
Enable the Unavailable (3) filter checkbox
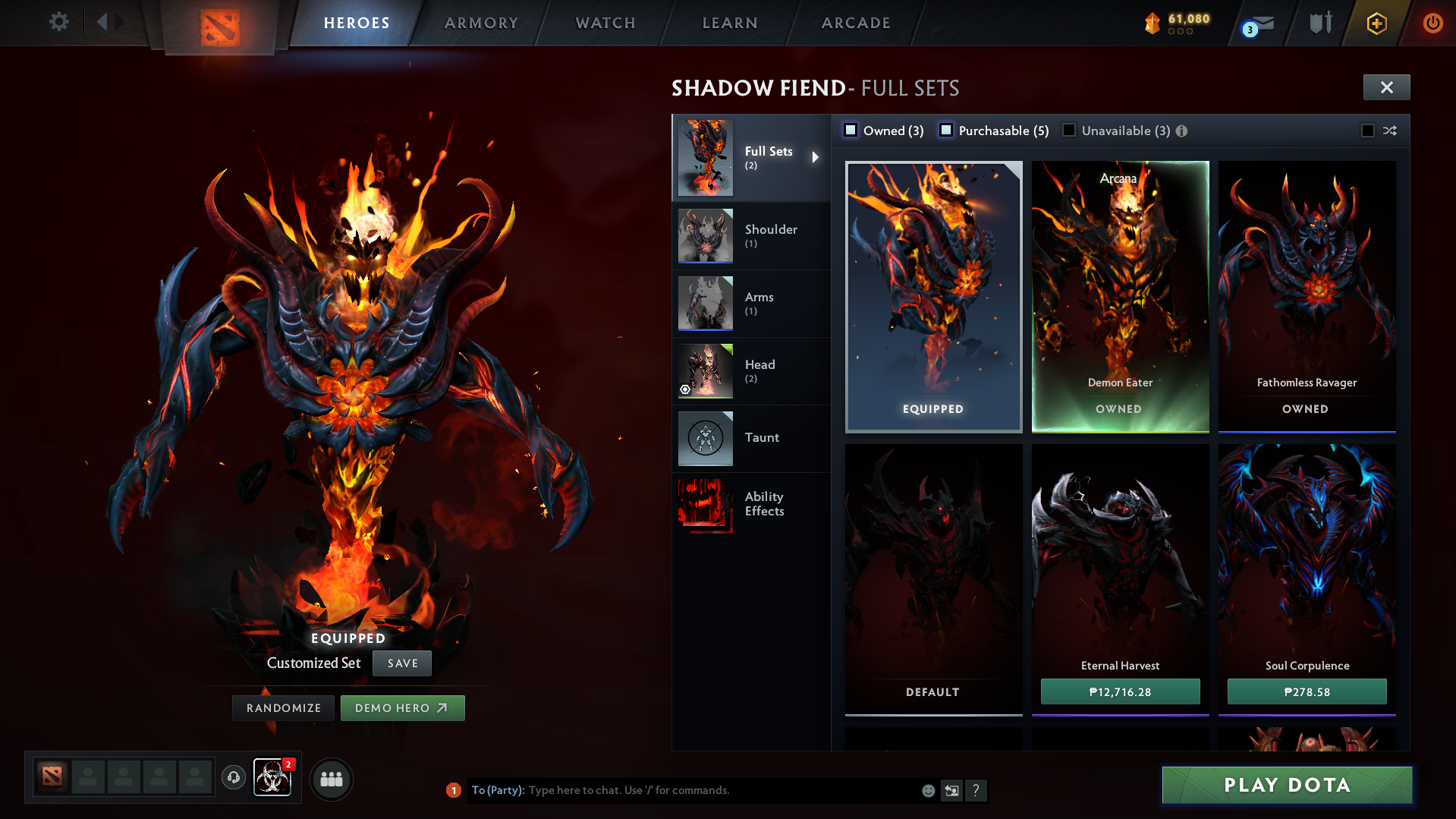pyautogui.click(x=1069, y=131)
